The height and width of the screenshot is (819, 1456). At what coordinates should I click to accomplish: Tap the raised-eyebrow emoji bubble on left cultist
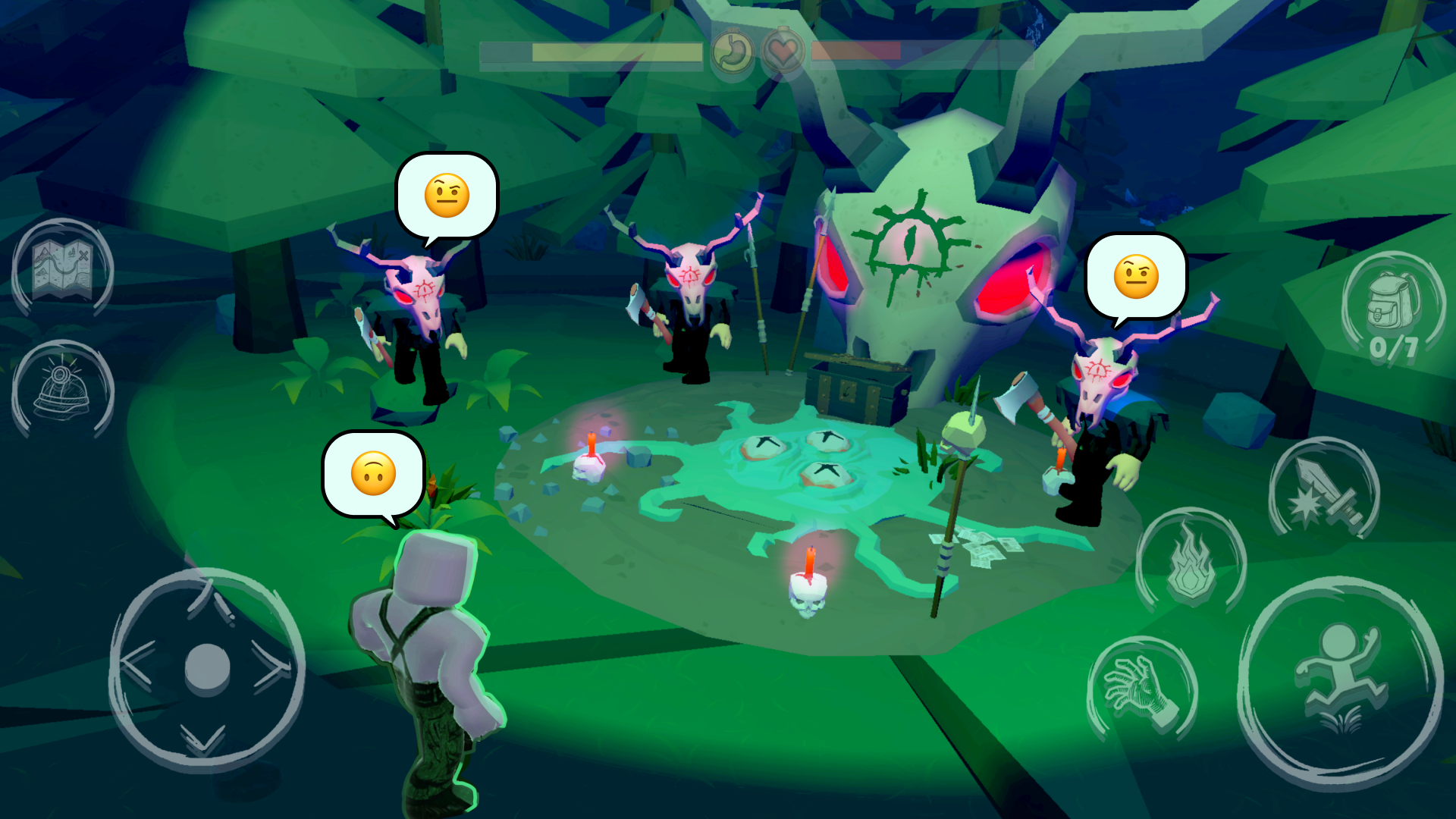click(x=446, y=196)
